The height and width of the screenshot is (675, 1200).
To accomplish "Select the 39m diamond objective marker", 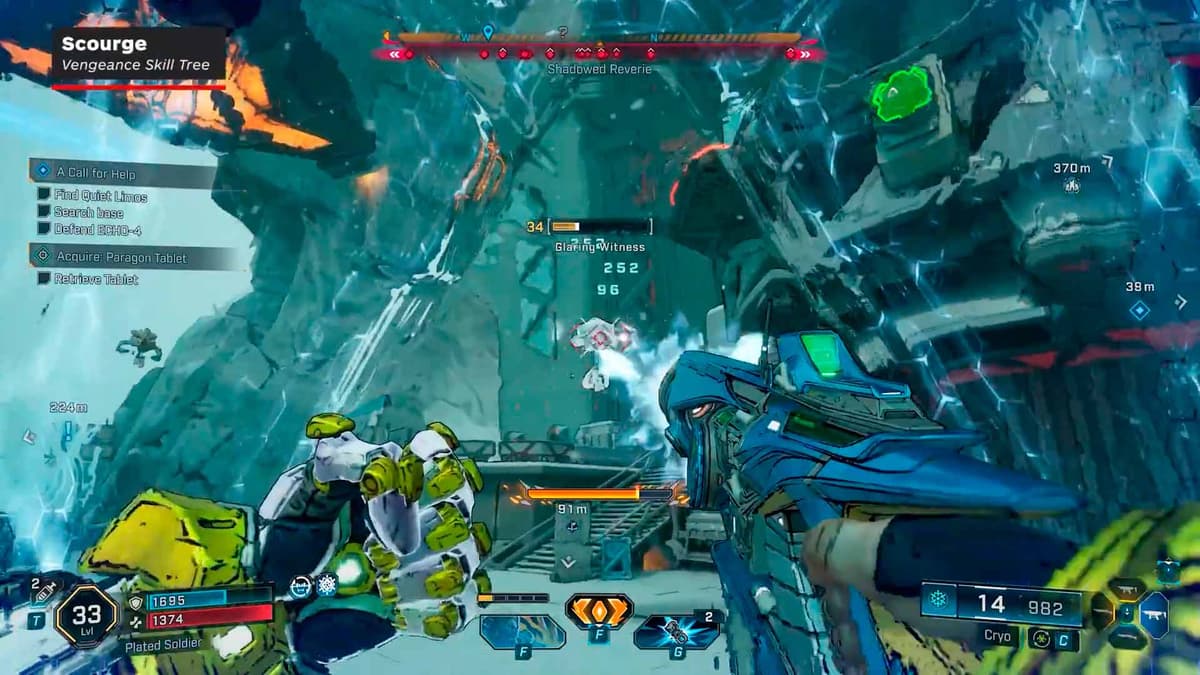I will pos(1139,311).
